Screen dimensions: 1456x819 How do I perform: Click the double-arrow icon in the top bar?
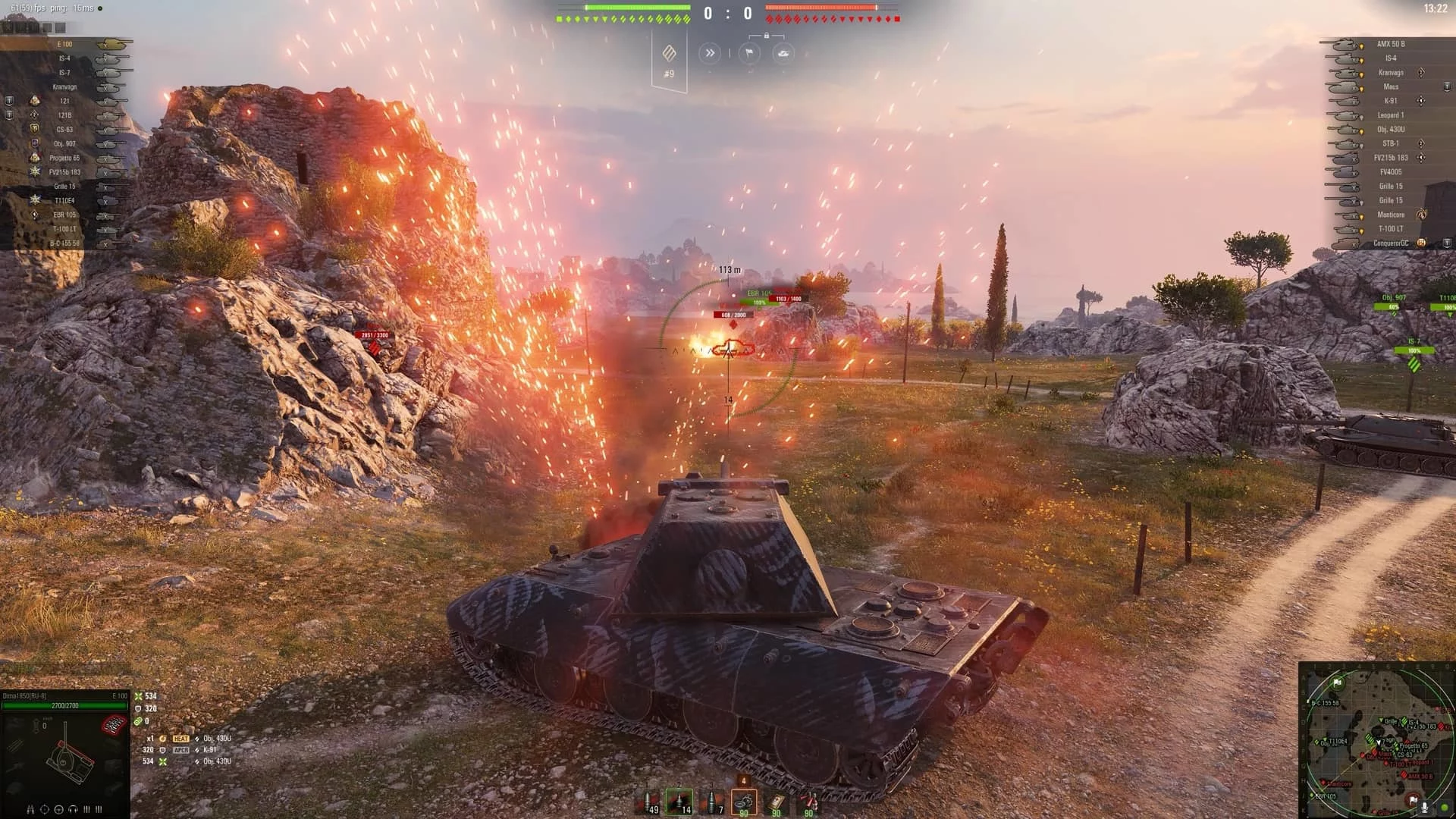710,53
